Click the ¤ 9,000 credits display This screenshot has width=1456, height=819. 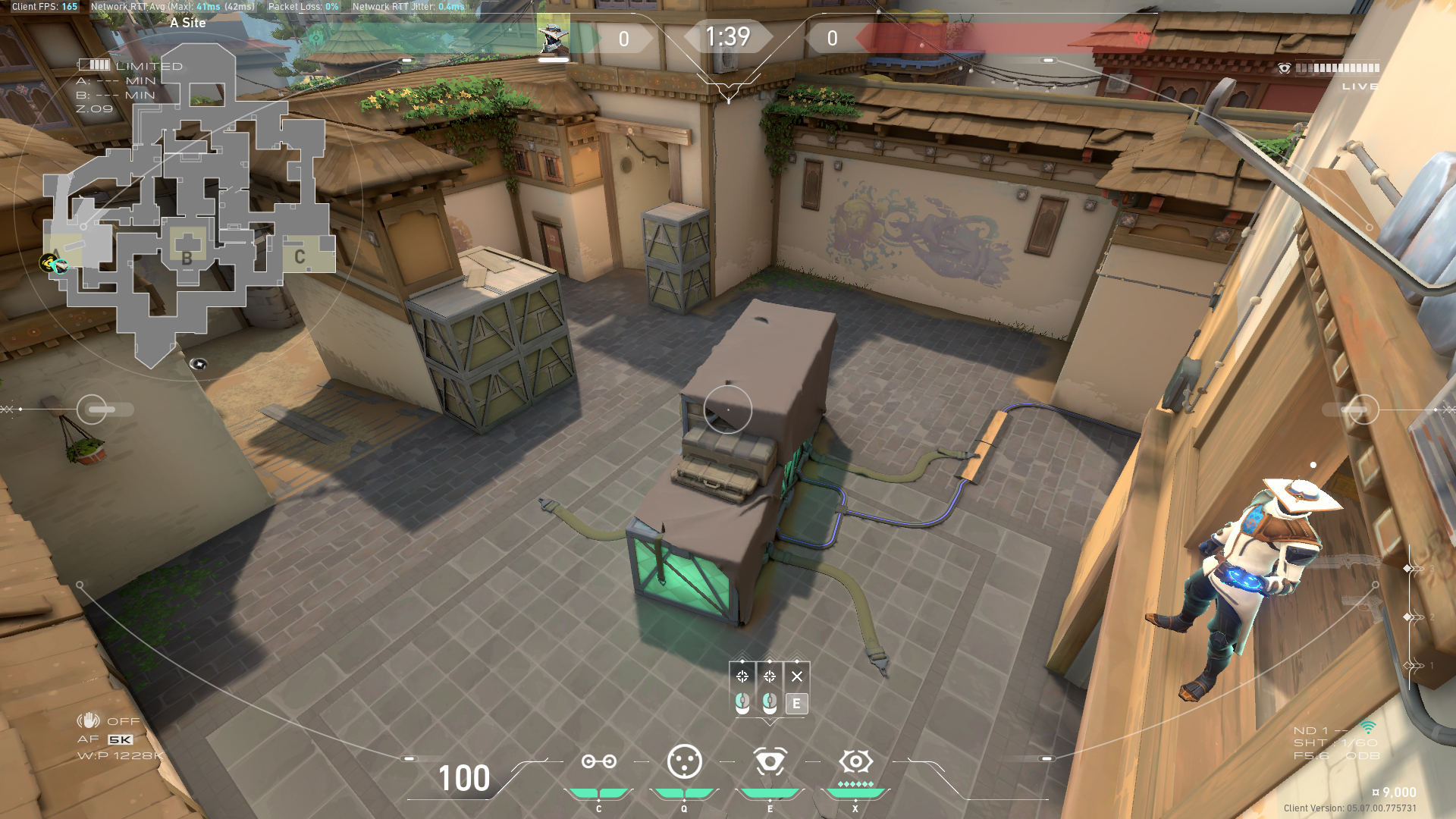coord(1395,791)
